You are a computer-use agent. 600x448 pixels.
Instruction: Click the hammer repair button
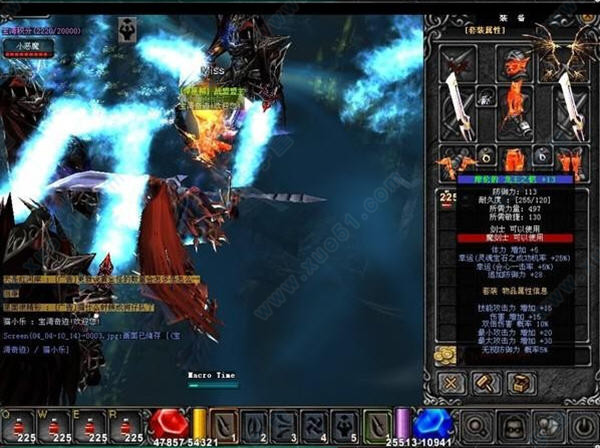(487, 383)
